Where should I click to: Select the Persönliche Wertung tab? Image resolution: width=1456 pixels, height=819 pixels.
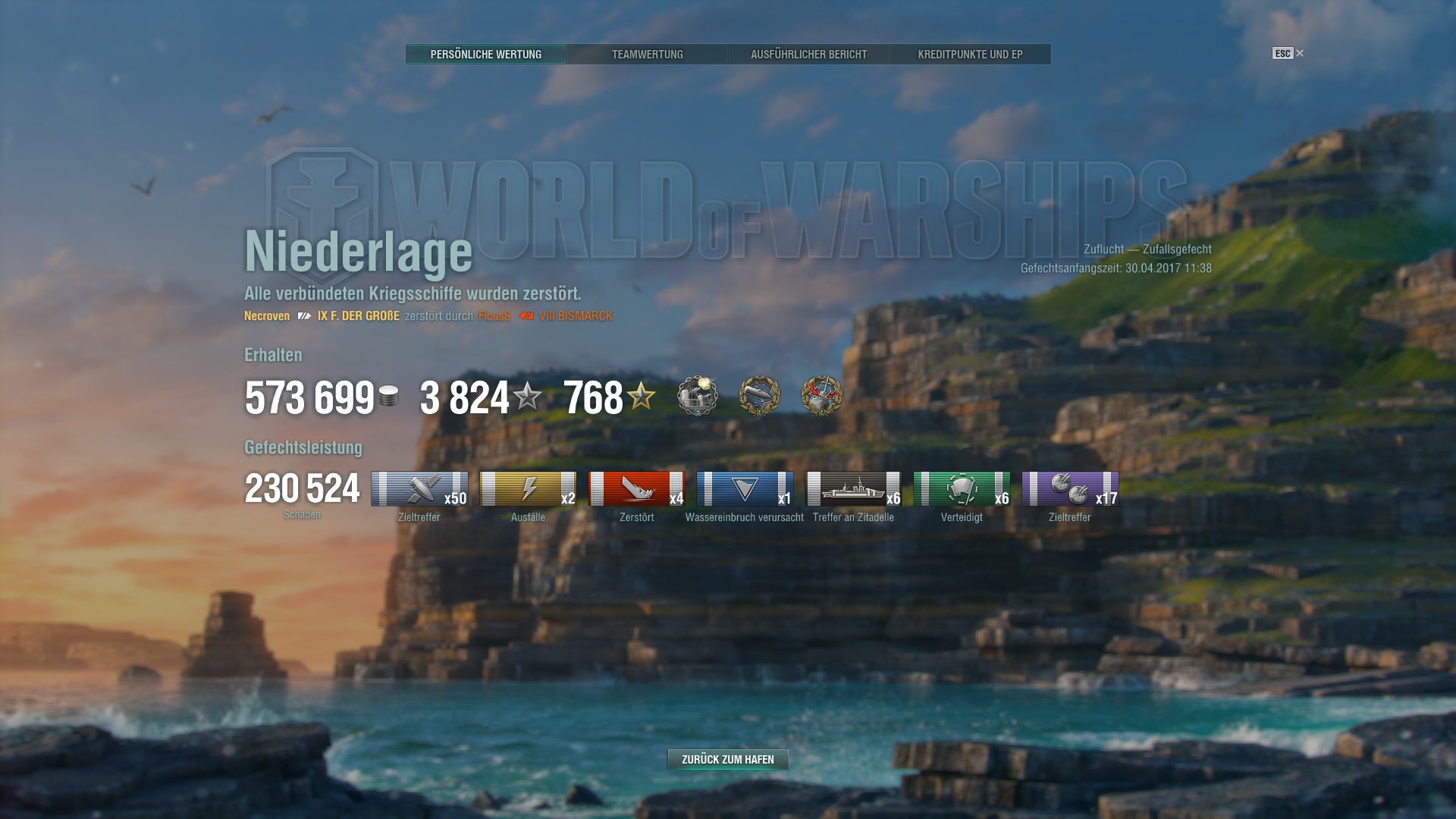click(485, 55)
